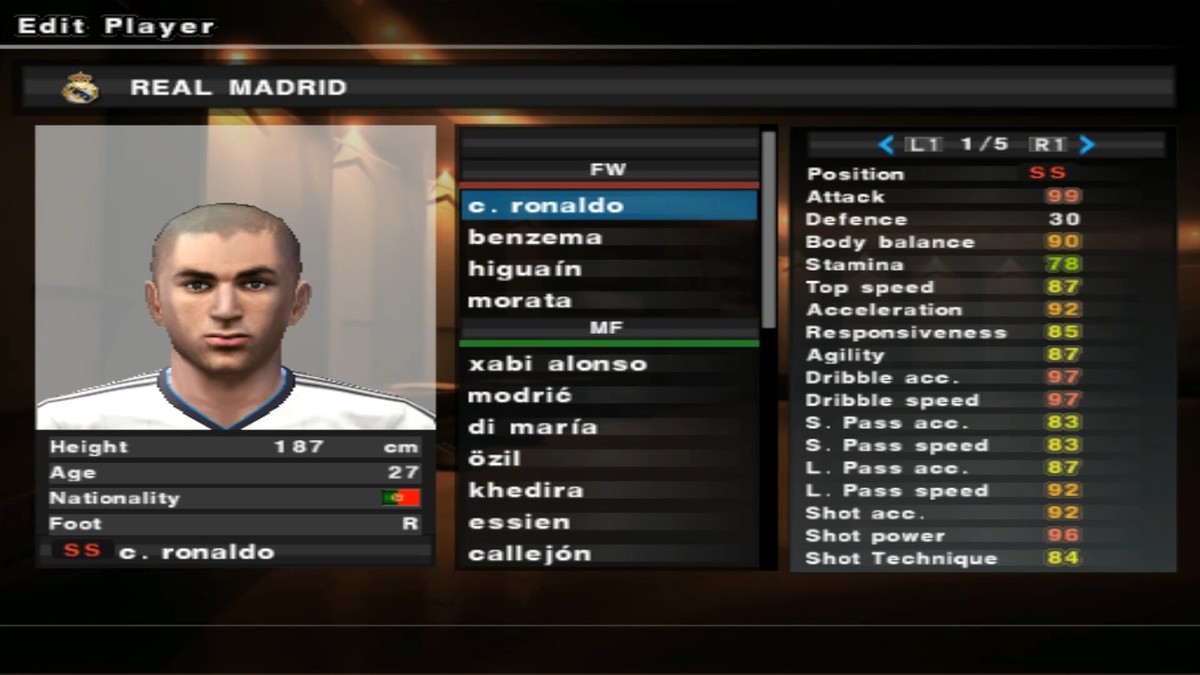Click the player list scrollbar
This screenshot has width=1200, height=675.
click(768, 230)
